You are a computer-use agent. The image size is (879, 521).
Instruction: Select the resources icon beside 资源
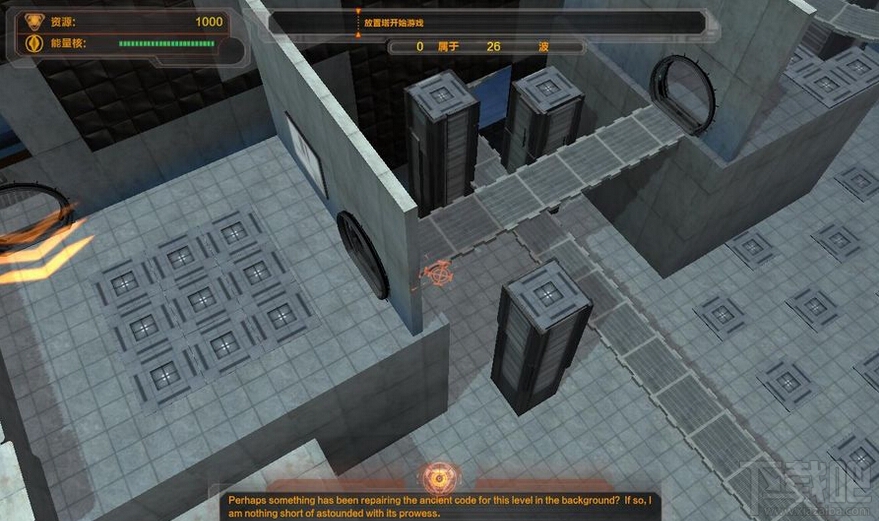[x=33, y=22]
